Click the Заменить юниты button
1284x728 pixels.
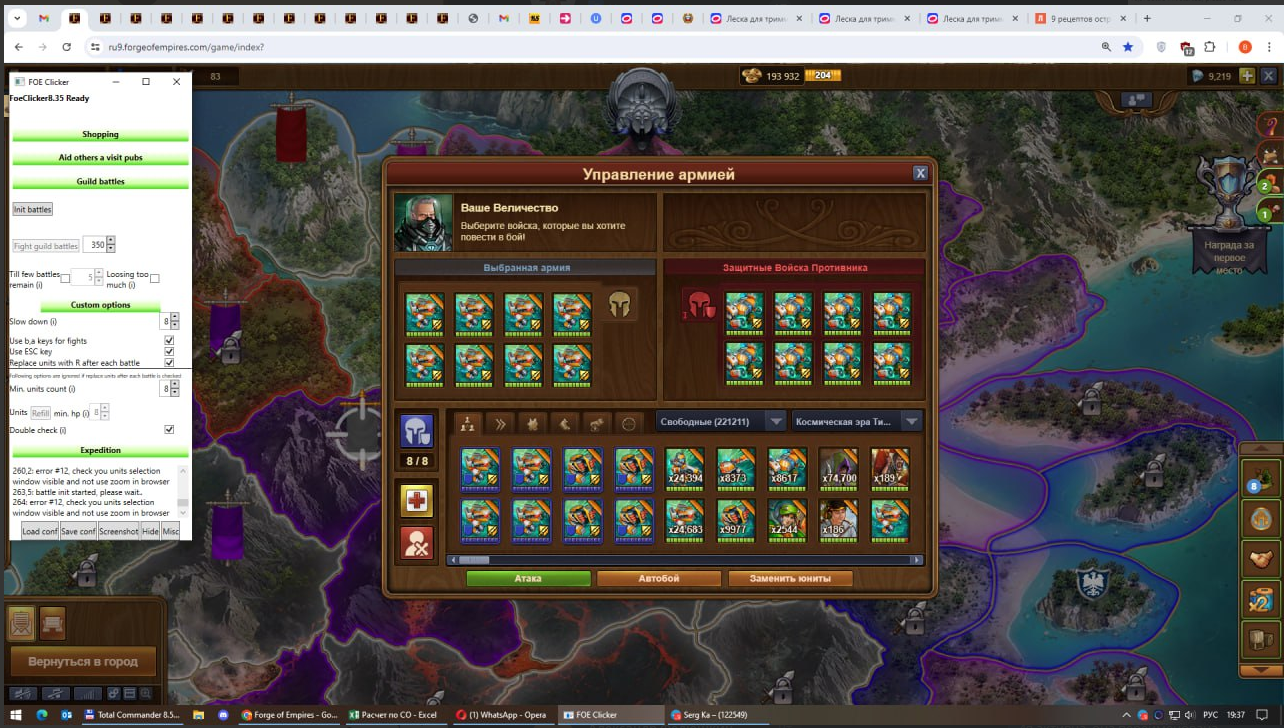click(790, 578)
